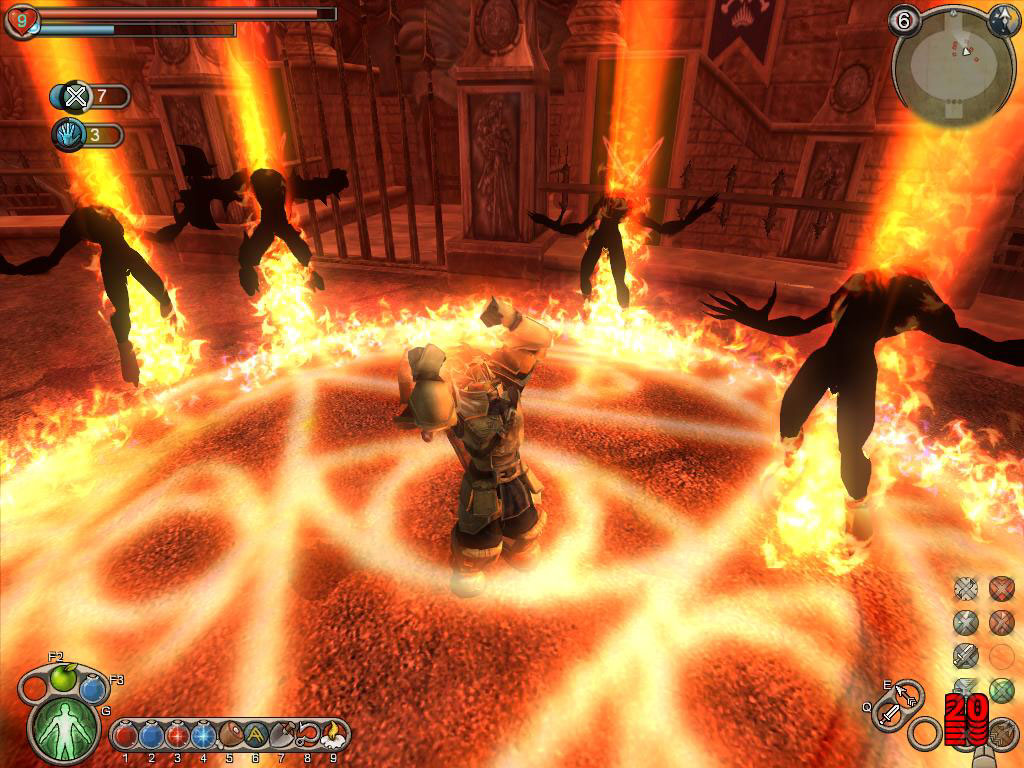Activate the letter A icon in slot 6
Viewport: 1024px width, 768px height.
(x=255, y=736)
